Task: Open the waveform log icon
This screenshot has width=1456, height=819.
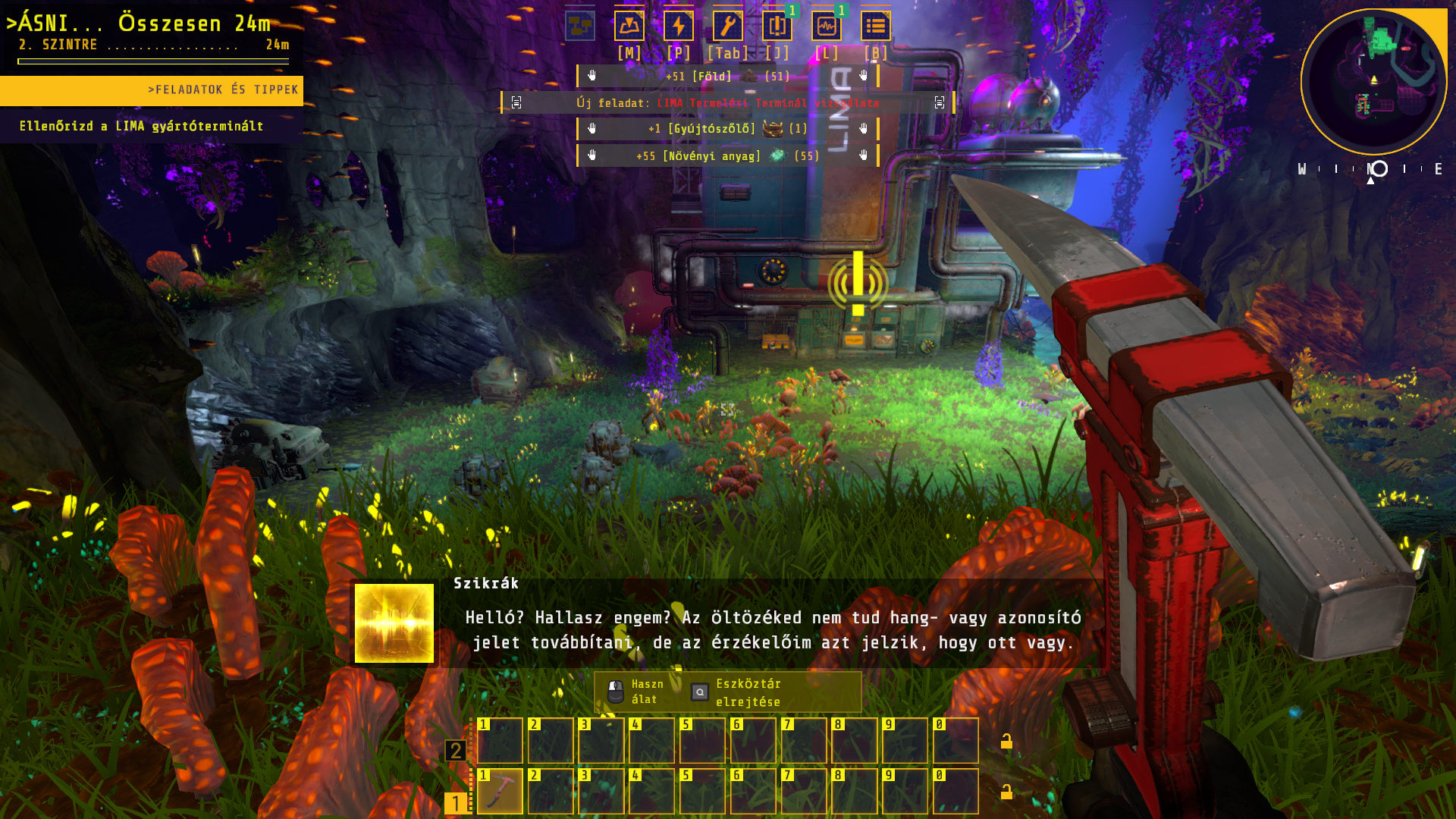Action: [x=826, y=27]
